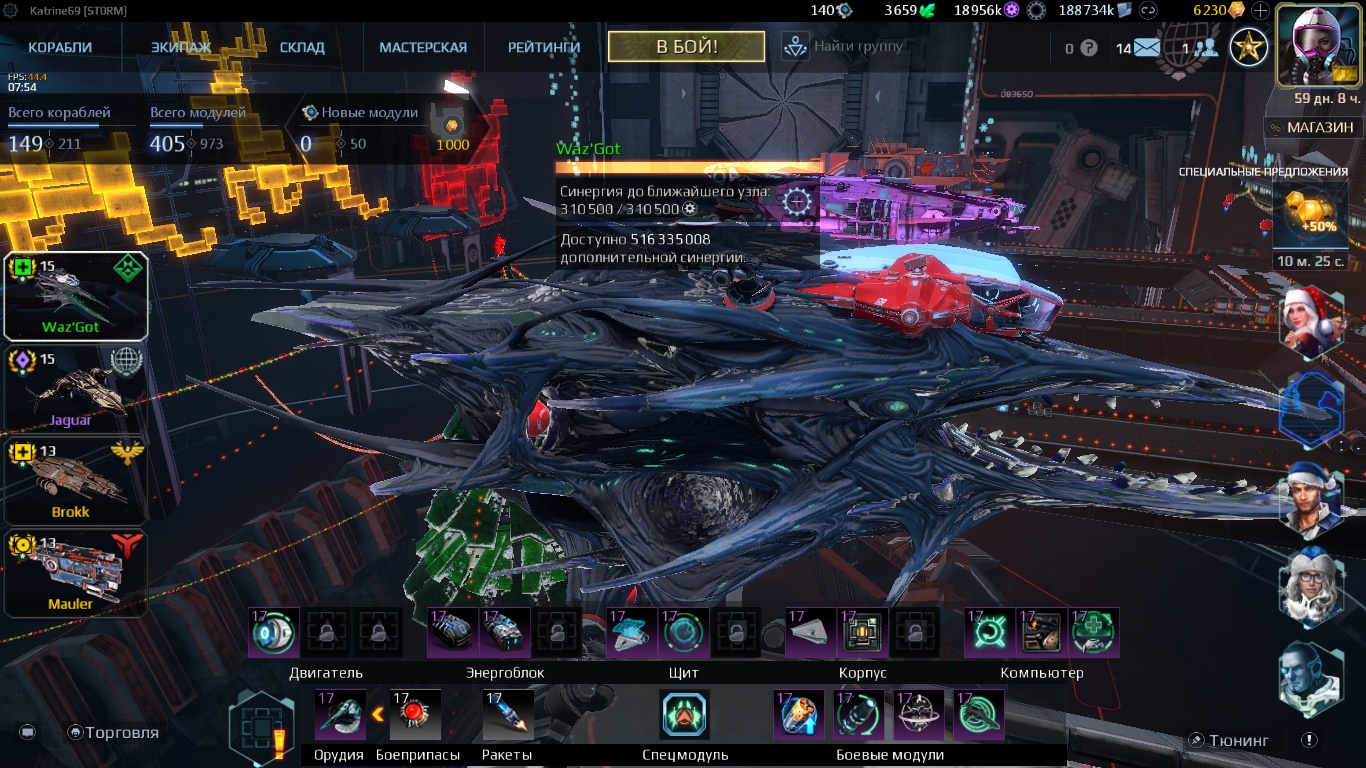
Task: Open Торговля trade menu
Action: pyautogui.click(x=113, y=732)
